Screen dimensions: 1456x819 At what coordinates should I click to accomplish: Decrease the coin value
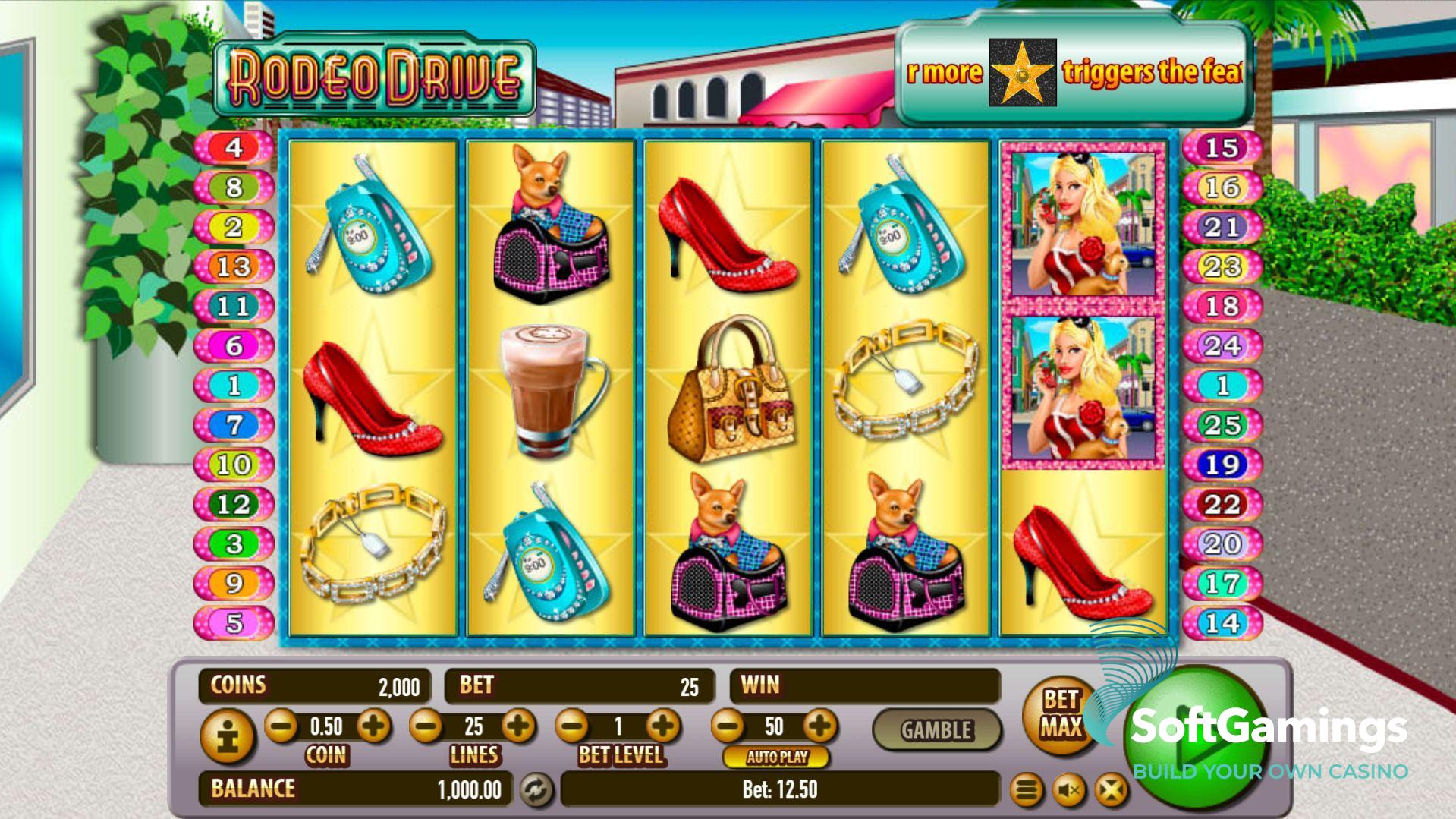[x=281, y=726]
